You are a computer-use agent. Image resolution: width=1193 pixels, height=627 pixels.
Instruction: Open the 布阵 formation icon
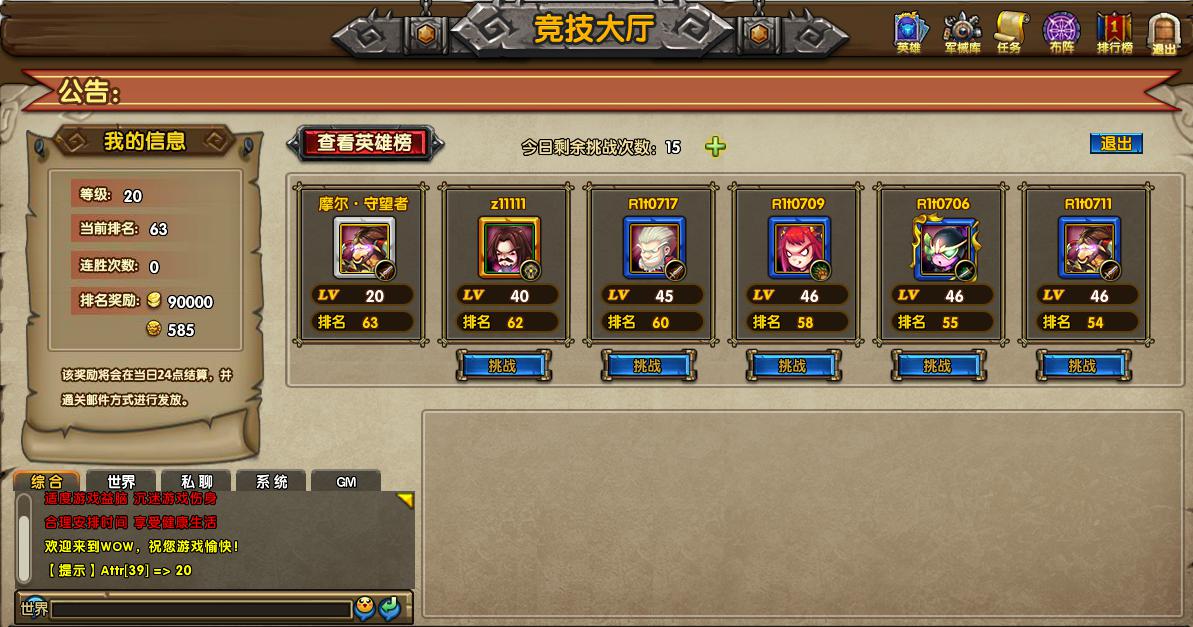click(x=1061, y=32)
